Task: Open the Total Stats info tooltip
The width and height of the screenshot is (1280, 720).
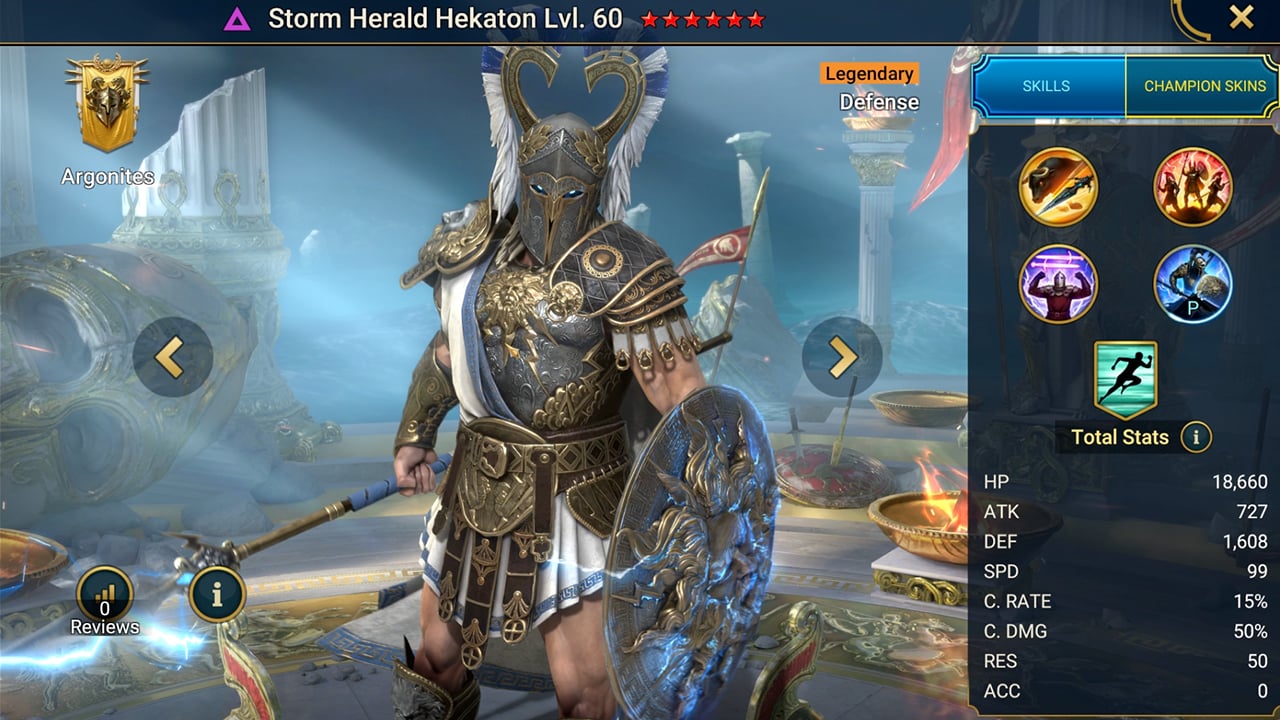Action: point(1196,436)
